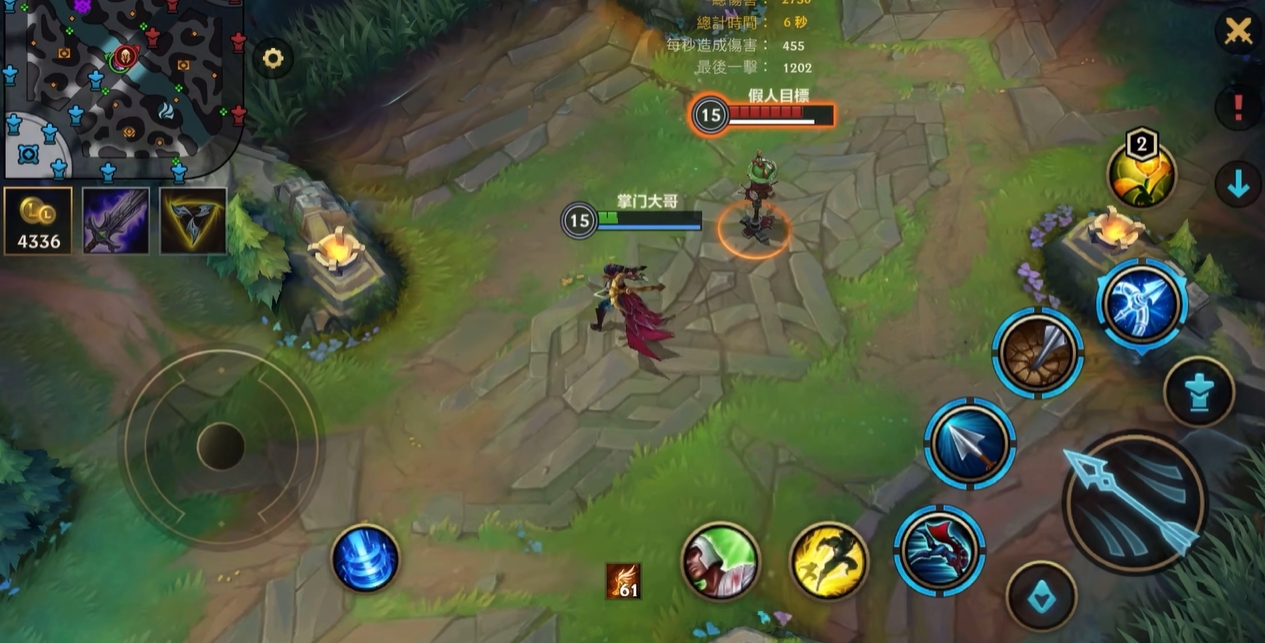
Task: Cast the red-winged dash ability
Action: tap(939, 551)
